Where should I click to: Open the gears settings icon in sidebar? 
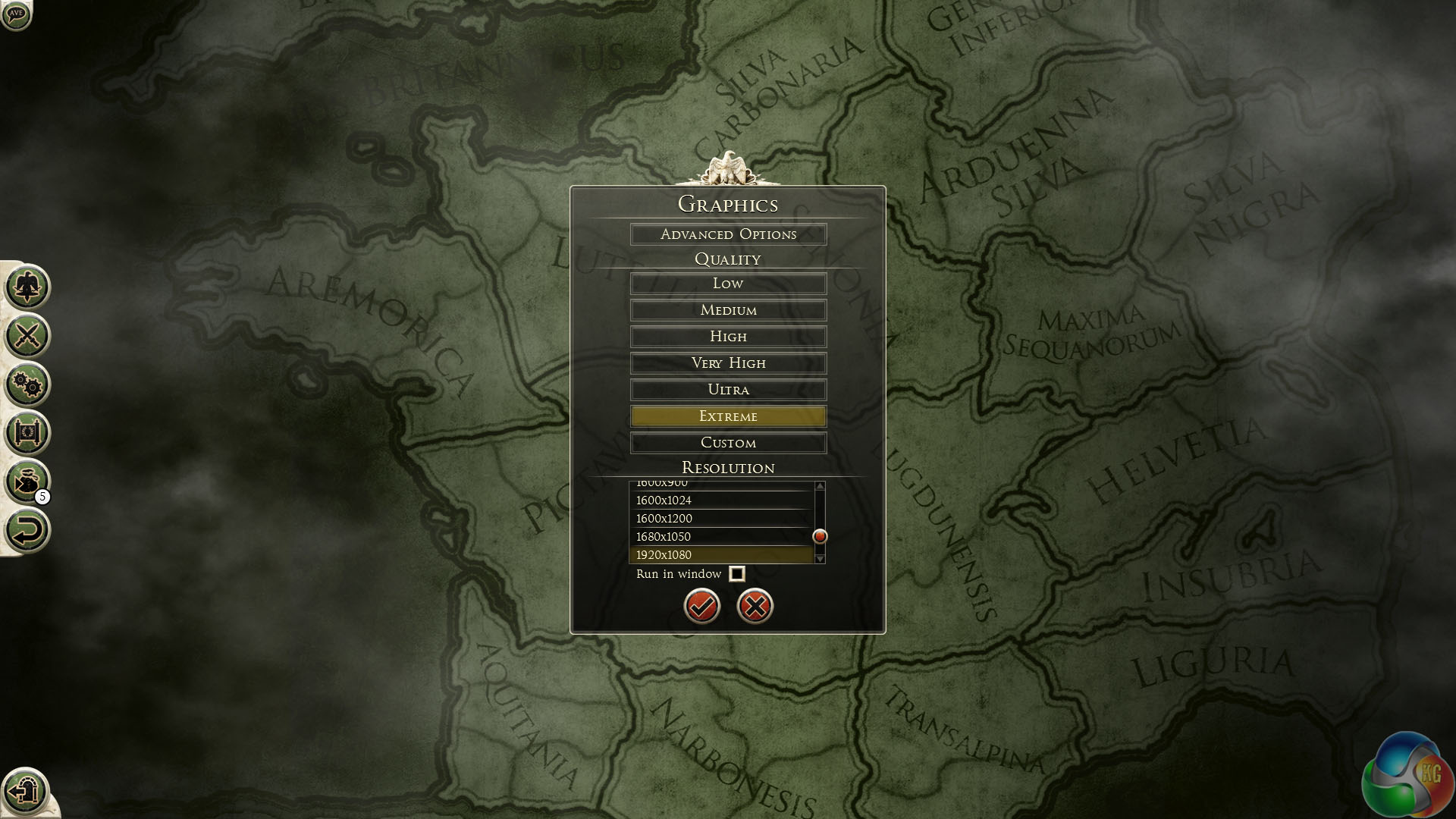pos(27,384)
